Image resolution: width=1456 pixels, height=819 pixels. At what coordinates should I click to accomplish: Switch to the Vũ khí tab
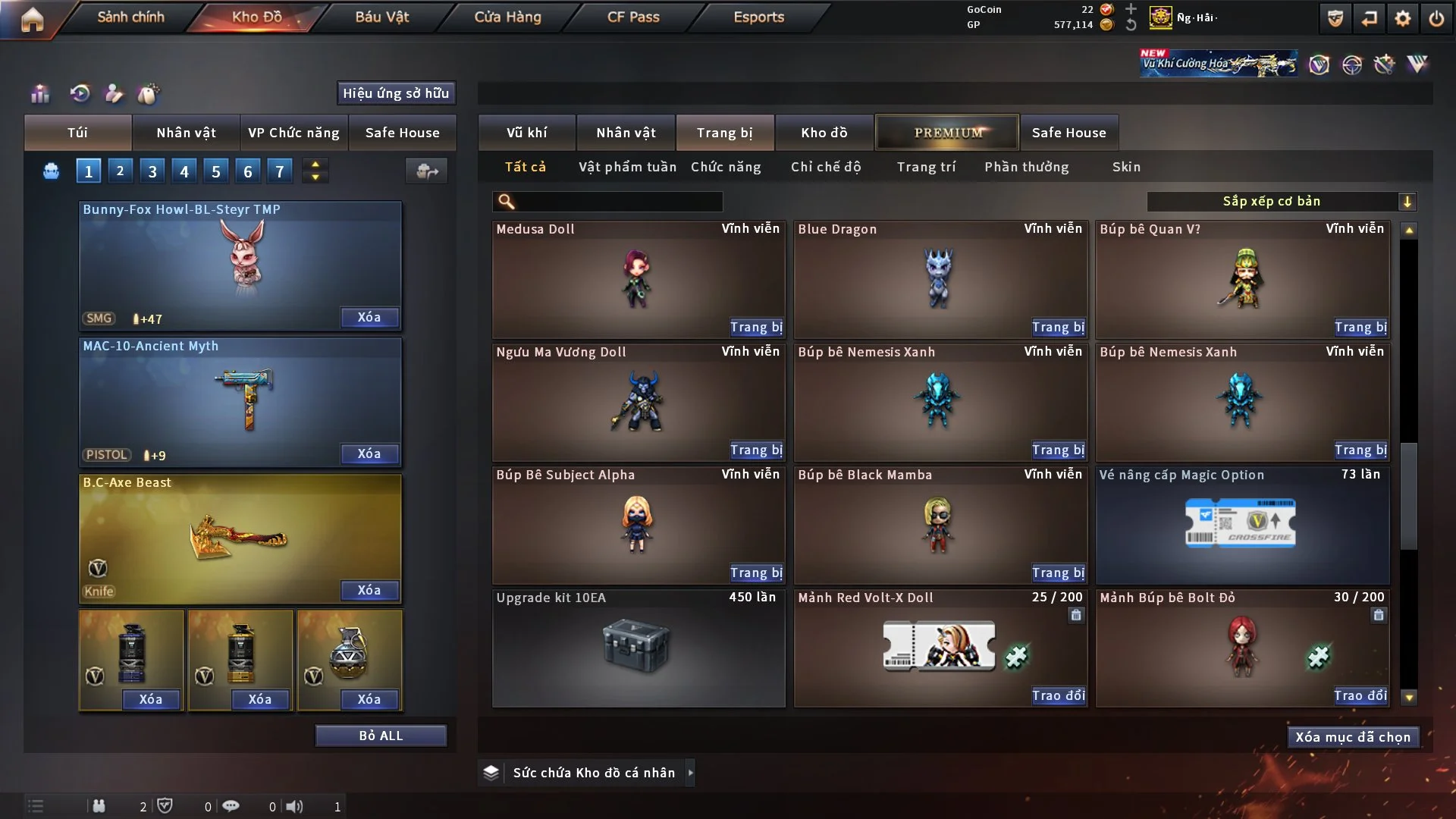click(x=526, y=133)
